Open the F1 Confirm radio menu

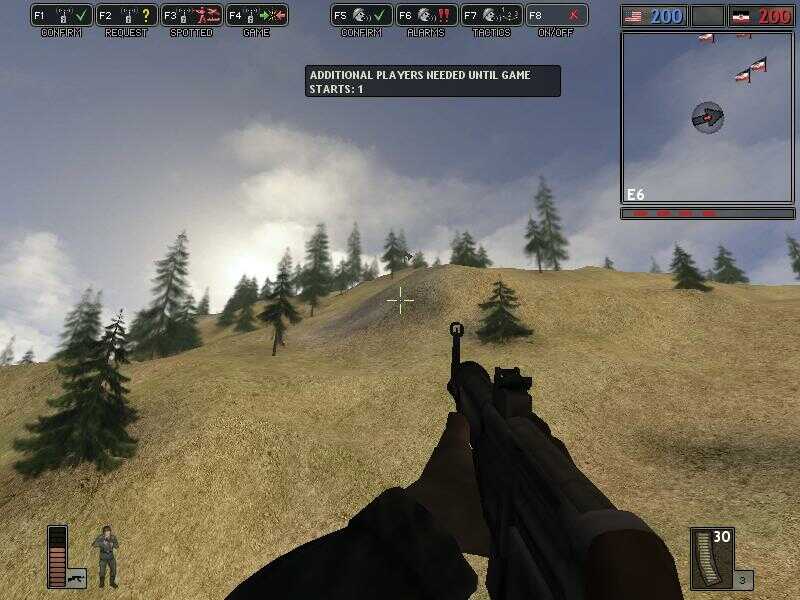pyautogui.click(x=61, y=16)
